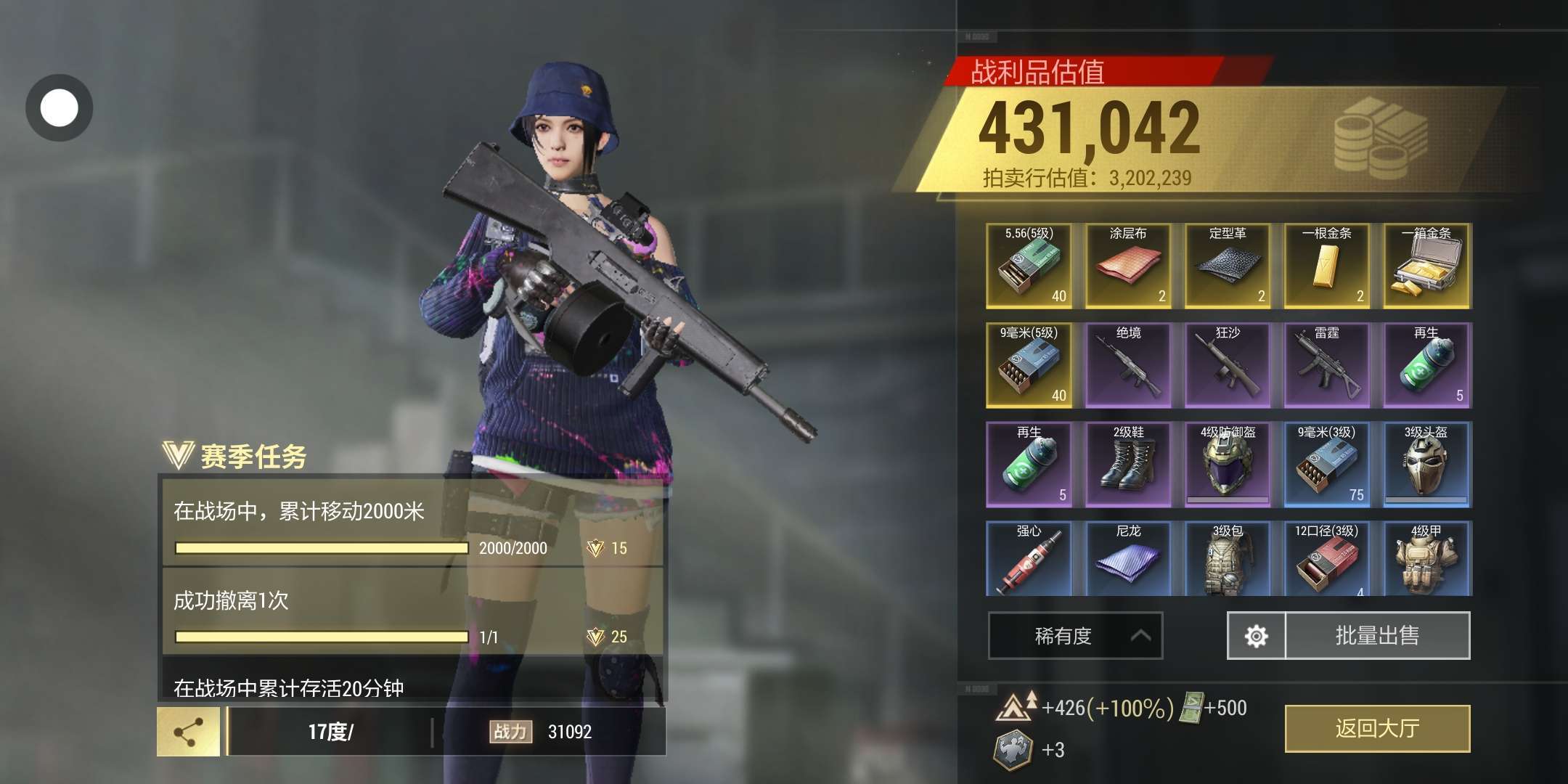The height and width of the screenshot is (784, 1568).
Task: Select the 4级甲 armor vest
Action: pos(1426,559)
